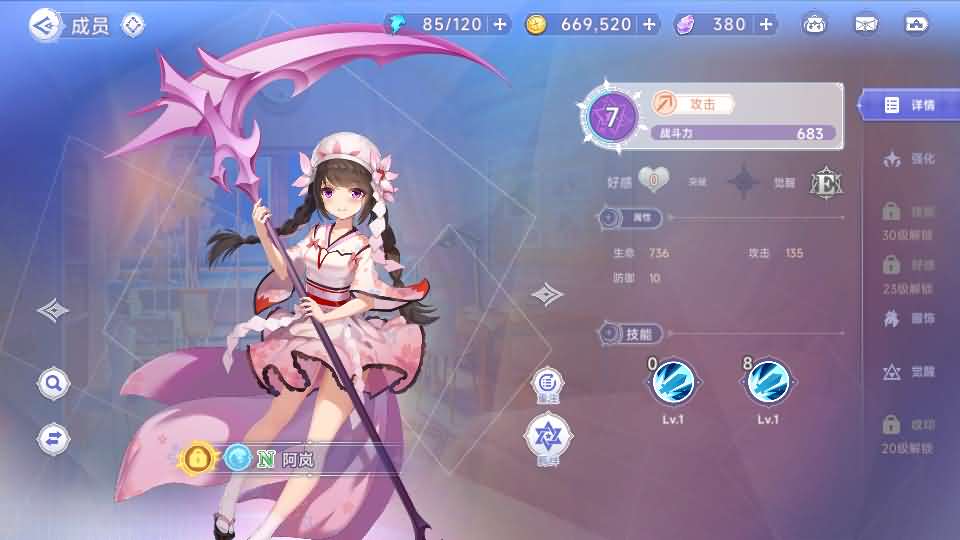Show the next member with the right arrow
This screenshot has width=960, height=540.
546,294
